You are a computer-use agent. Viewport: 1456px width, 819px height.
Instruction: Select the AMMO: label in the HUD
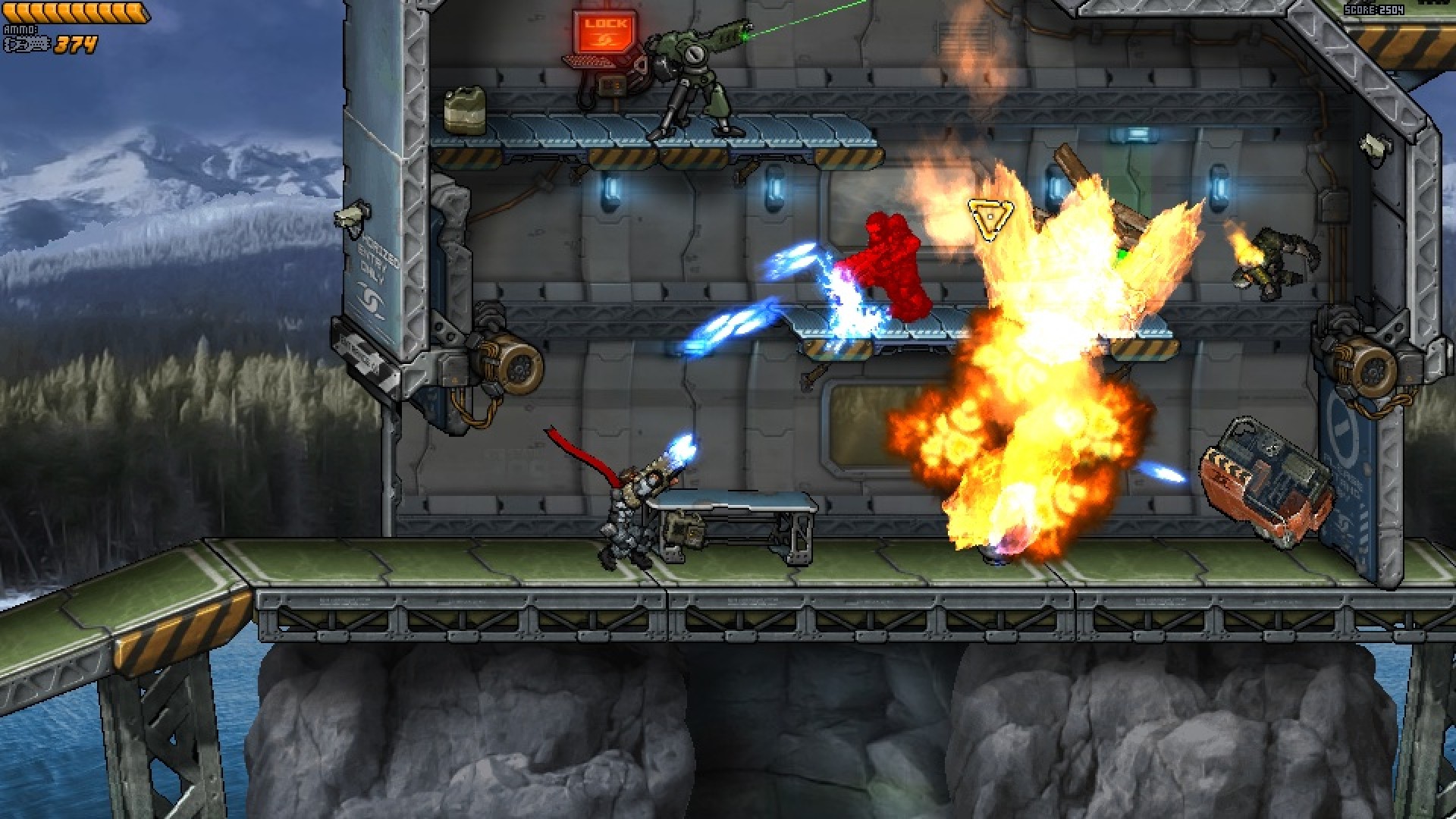(21, 30)
